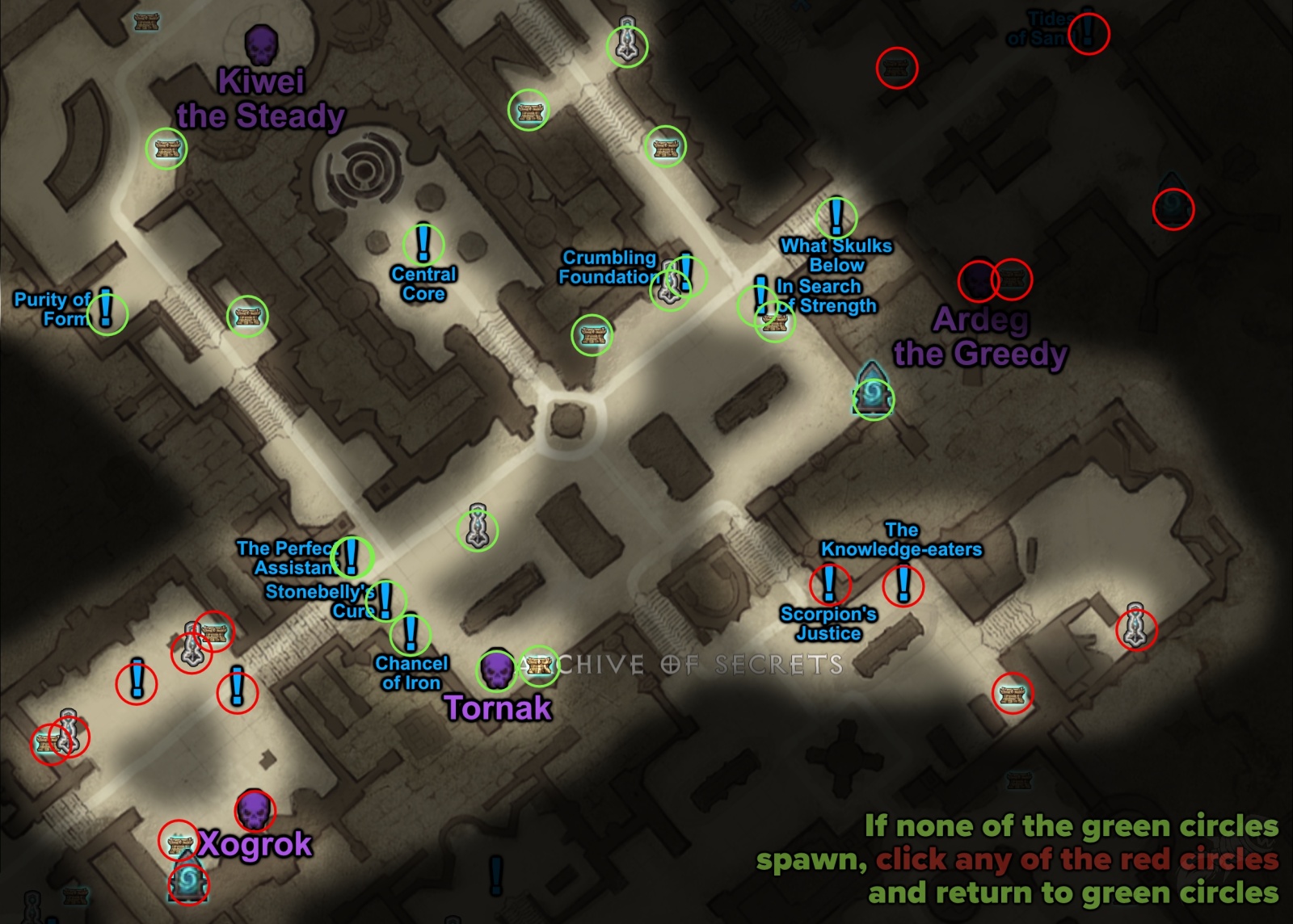Image resolution: width=1293 pixels, height=924 pixels.
Task: Select The Perfect Assistant quest marker
Action: coord(353,556)
